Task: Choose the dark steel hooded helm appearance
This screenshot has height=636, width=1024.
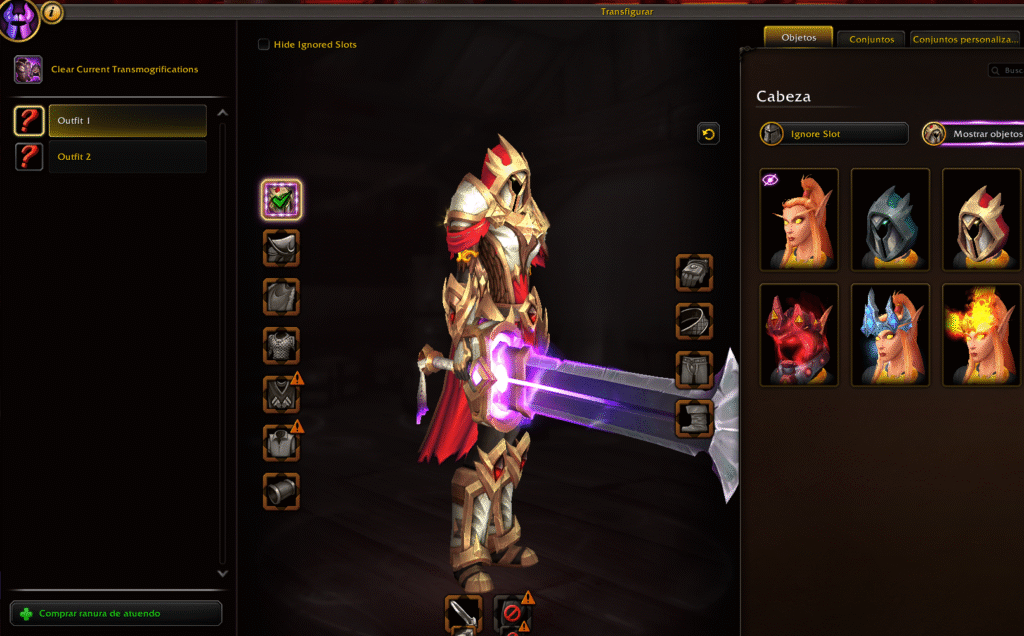Action: pyautogui.click(x=890, y=219)
